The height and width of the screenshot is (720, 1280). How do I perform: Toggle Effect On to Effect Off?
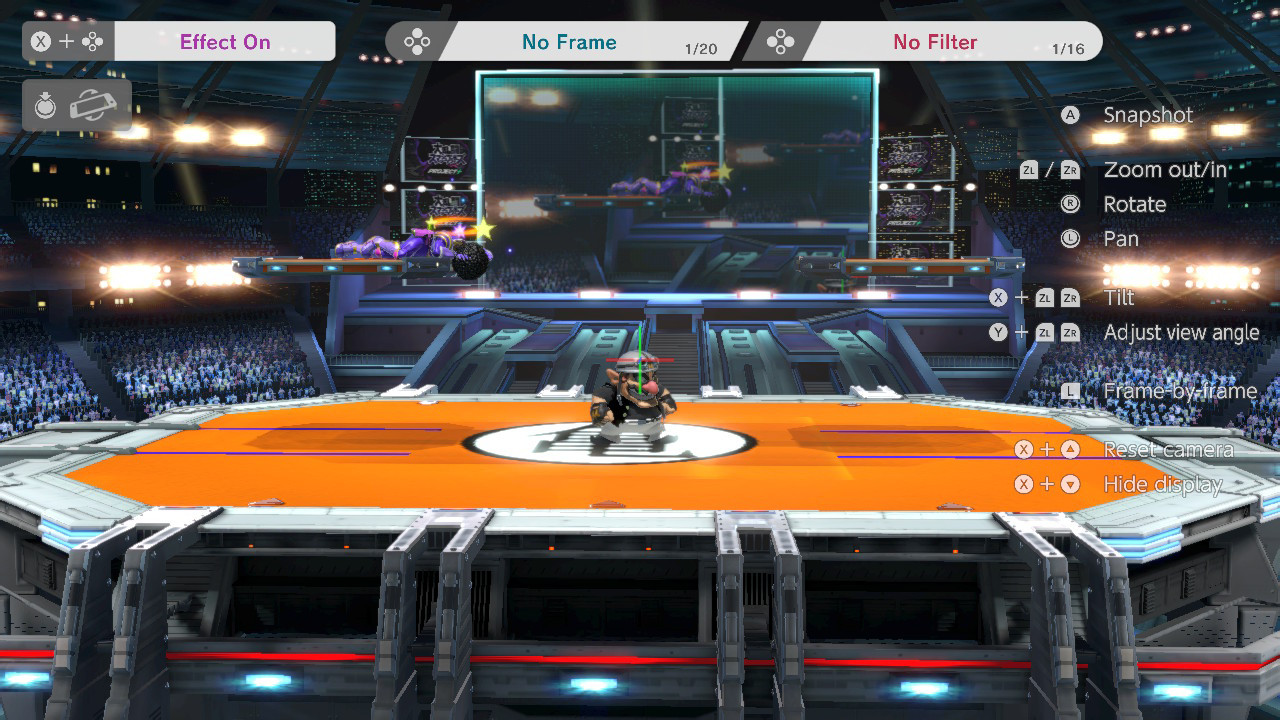point(225,41)
